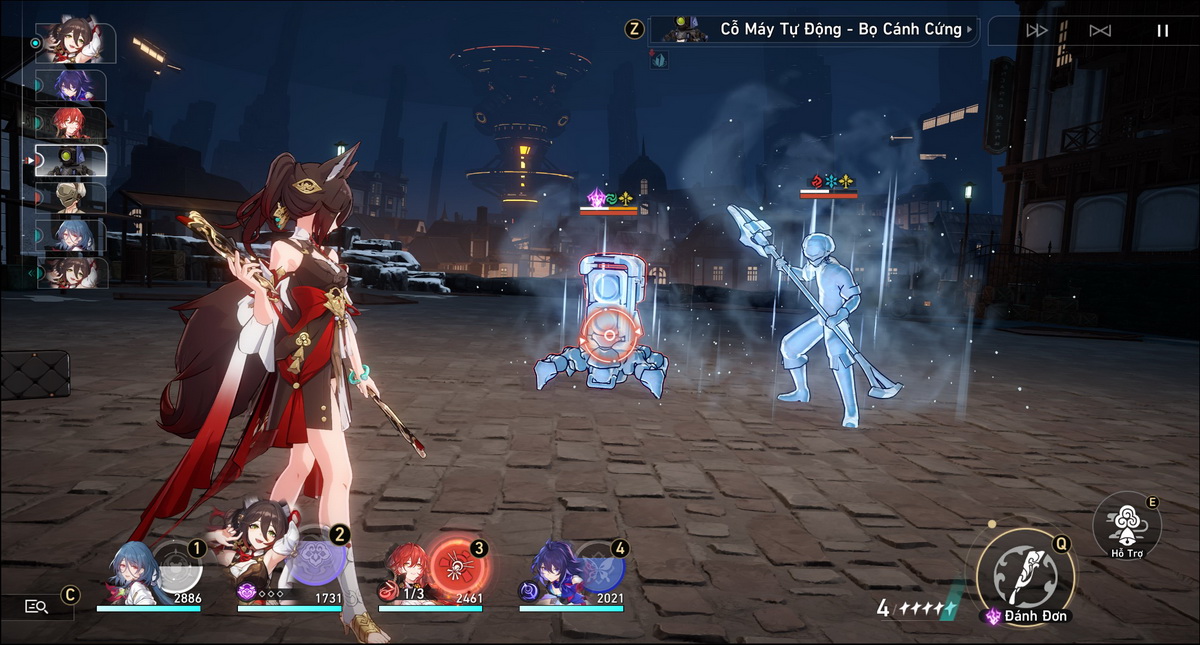Activate the Hỗ Trợ skill button
1200x645 pixels.
coord(1126,522)
